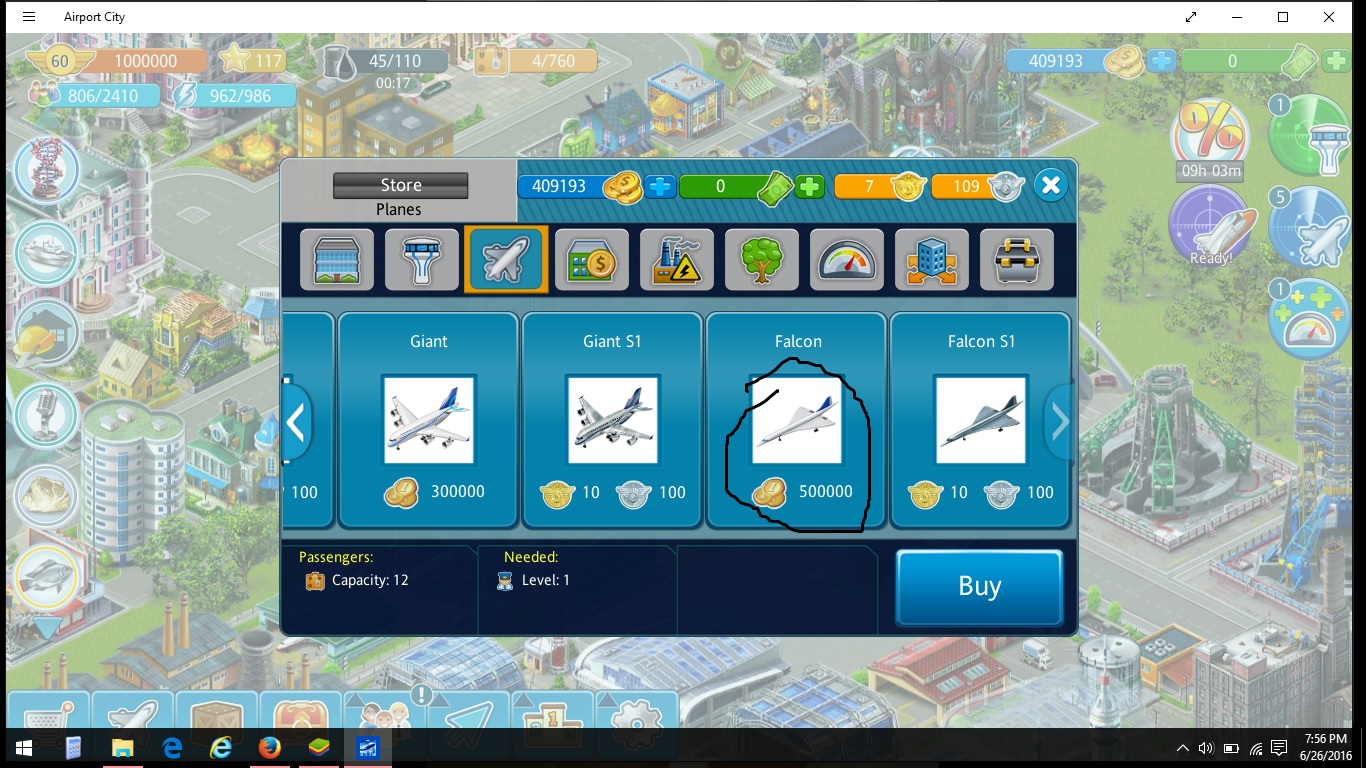Open the percent sale offer icon
The width and height of the screenshot is (1366, 768).
pyautogui.click(x=1210, y=135)
